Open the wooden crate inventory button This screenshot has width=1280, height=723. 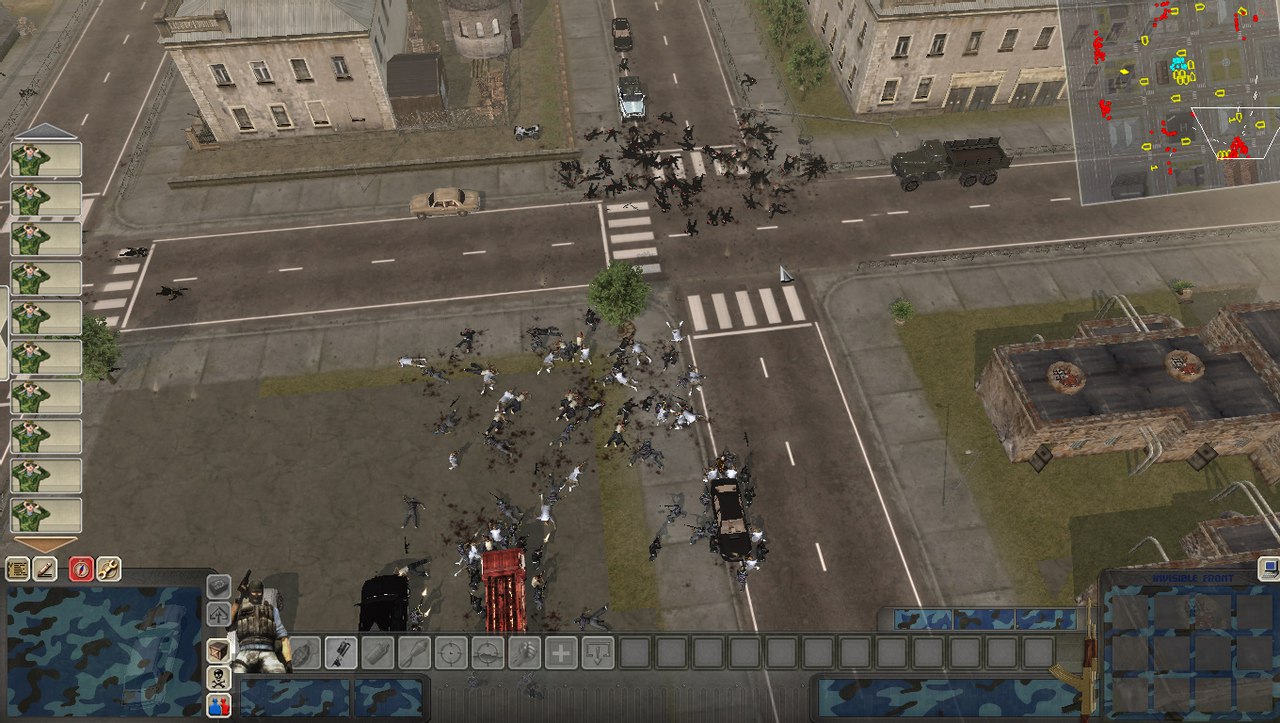[218, 651]
